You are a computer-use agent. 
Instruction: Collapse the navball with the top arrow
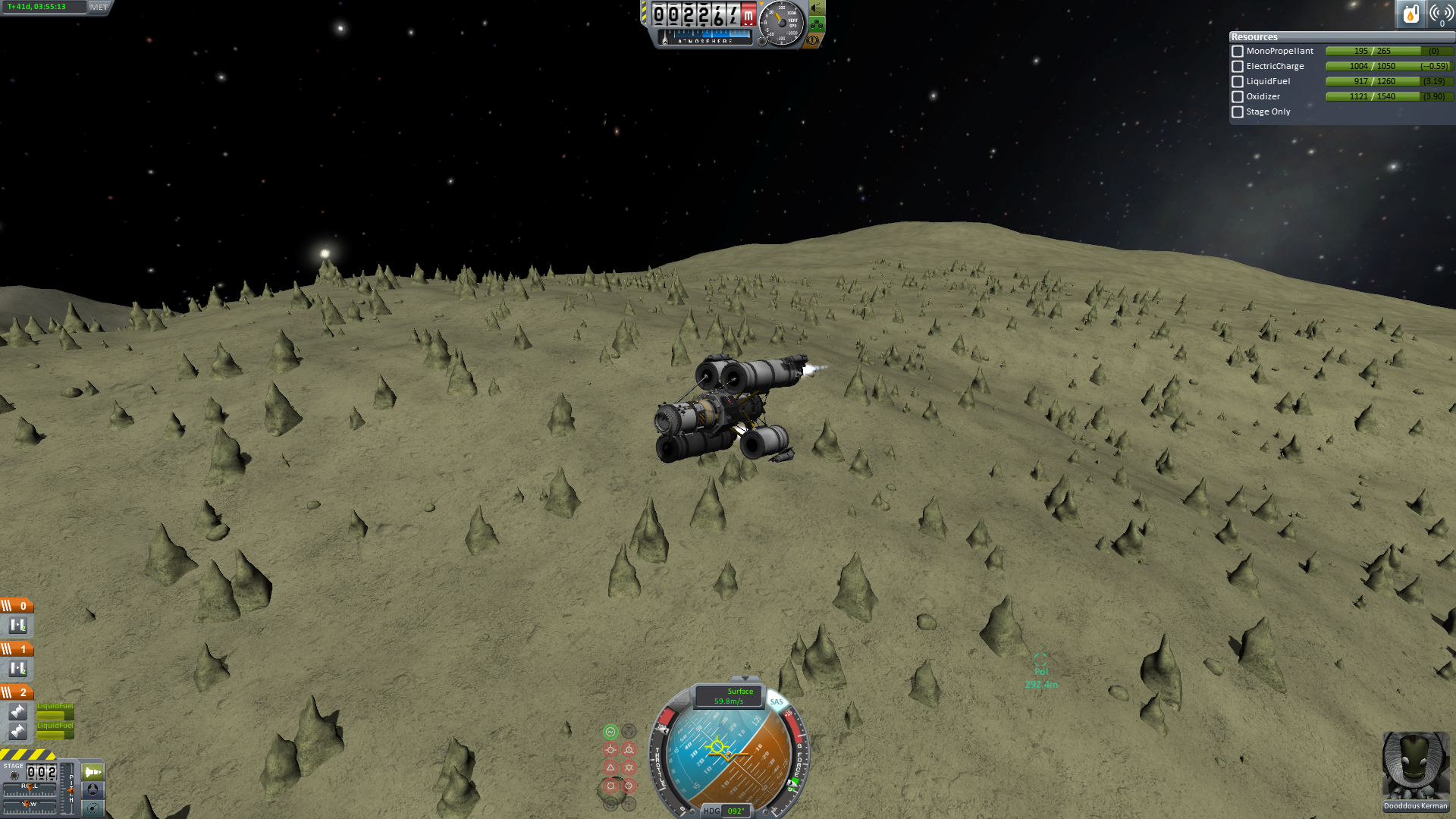pyautogui.click(x=745, y=679)
